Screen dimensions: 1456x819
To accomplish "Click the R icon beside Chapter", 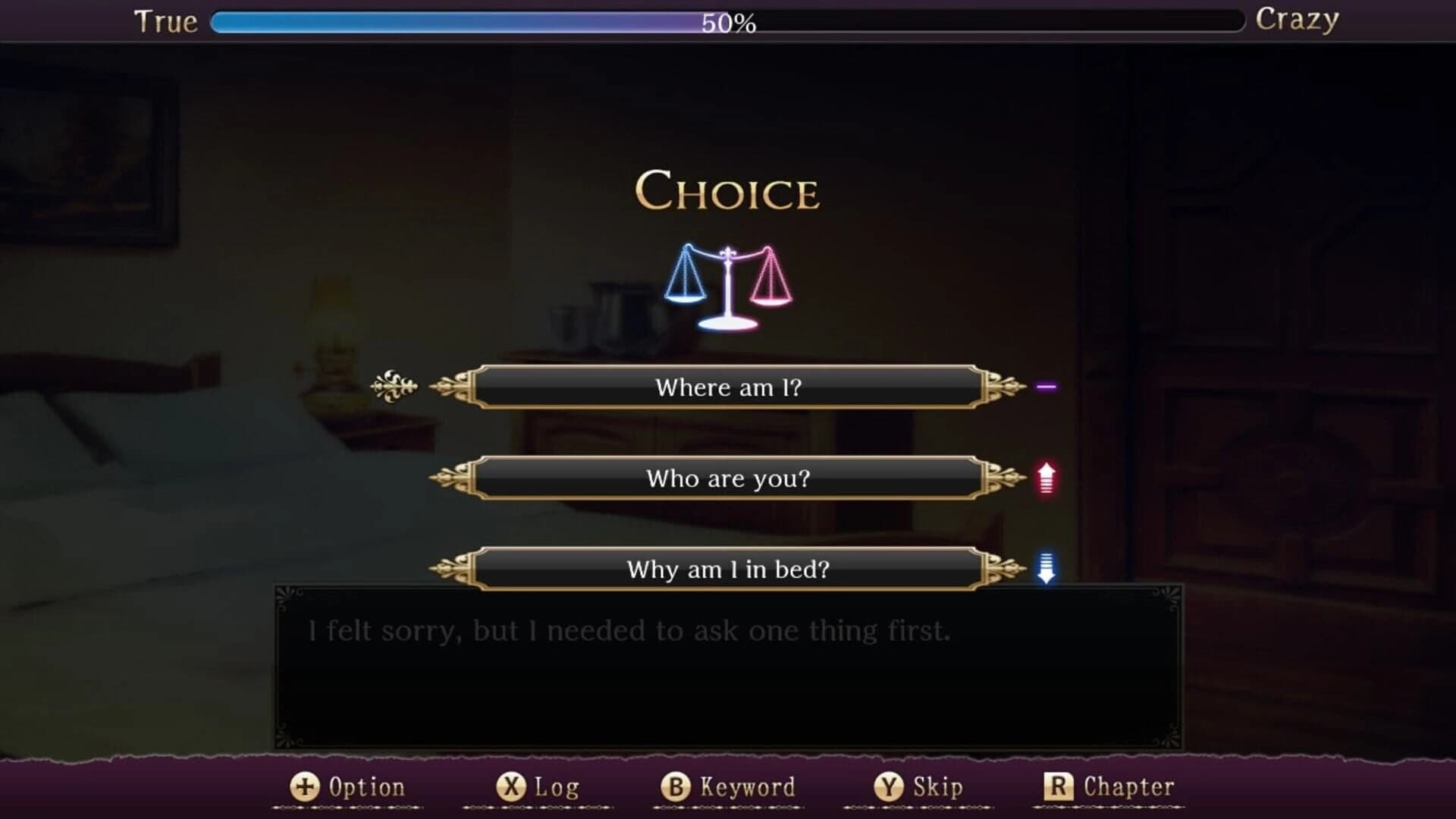I will (x=1060, y=786).
